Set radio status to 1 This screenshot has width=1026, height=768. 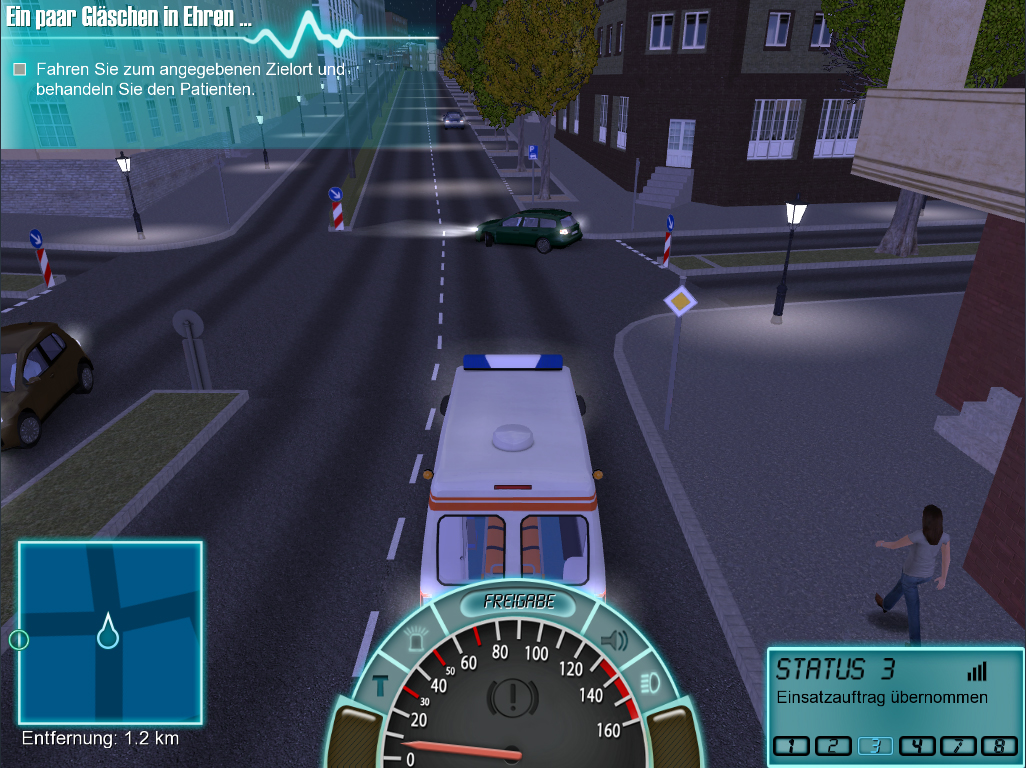tap(791, 745)
